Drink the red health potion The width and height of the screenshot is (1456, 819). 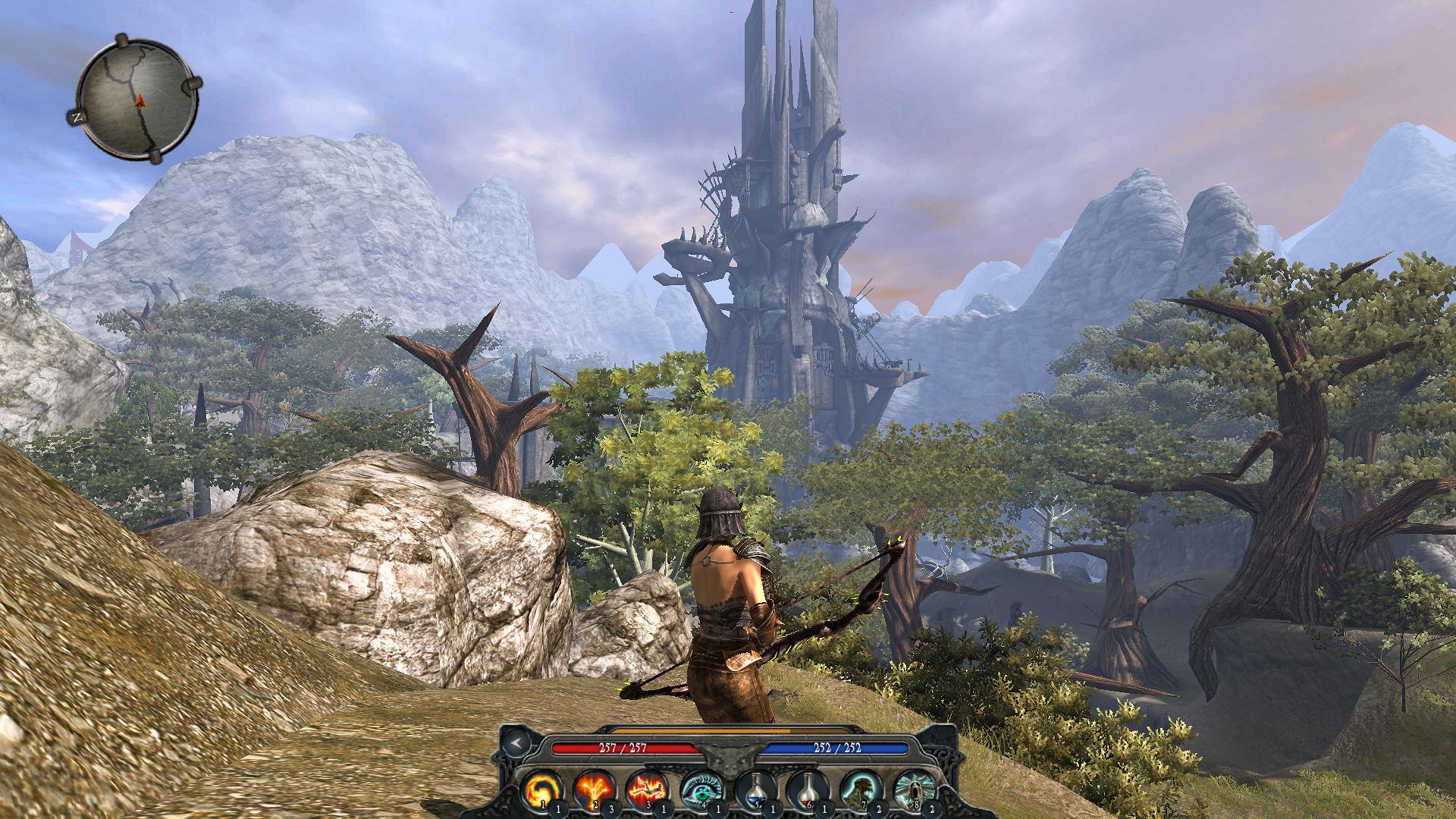pos(805,788)
